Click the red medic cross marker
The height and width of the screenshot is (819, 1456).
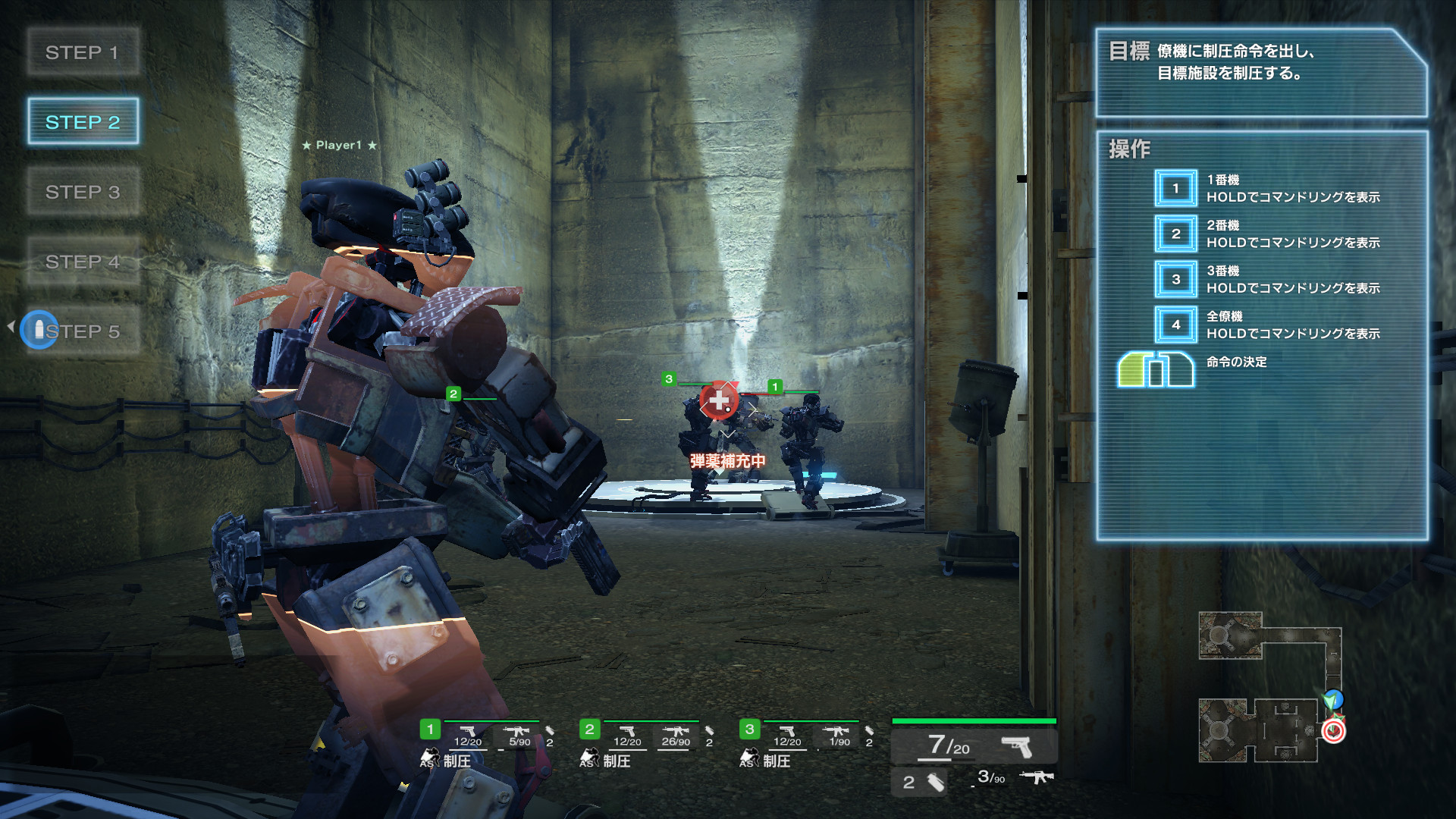coord(718,400)
